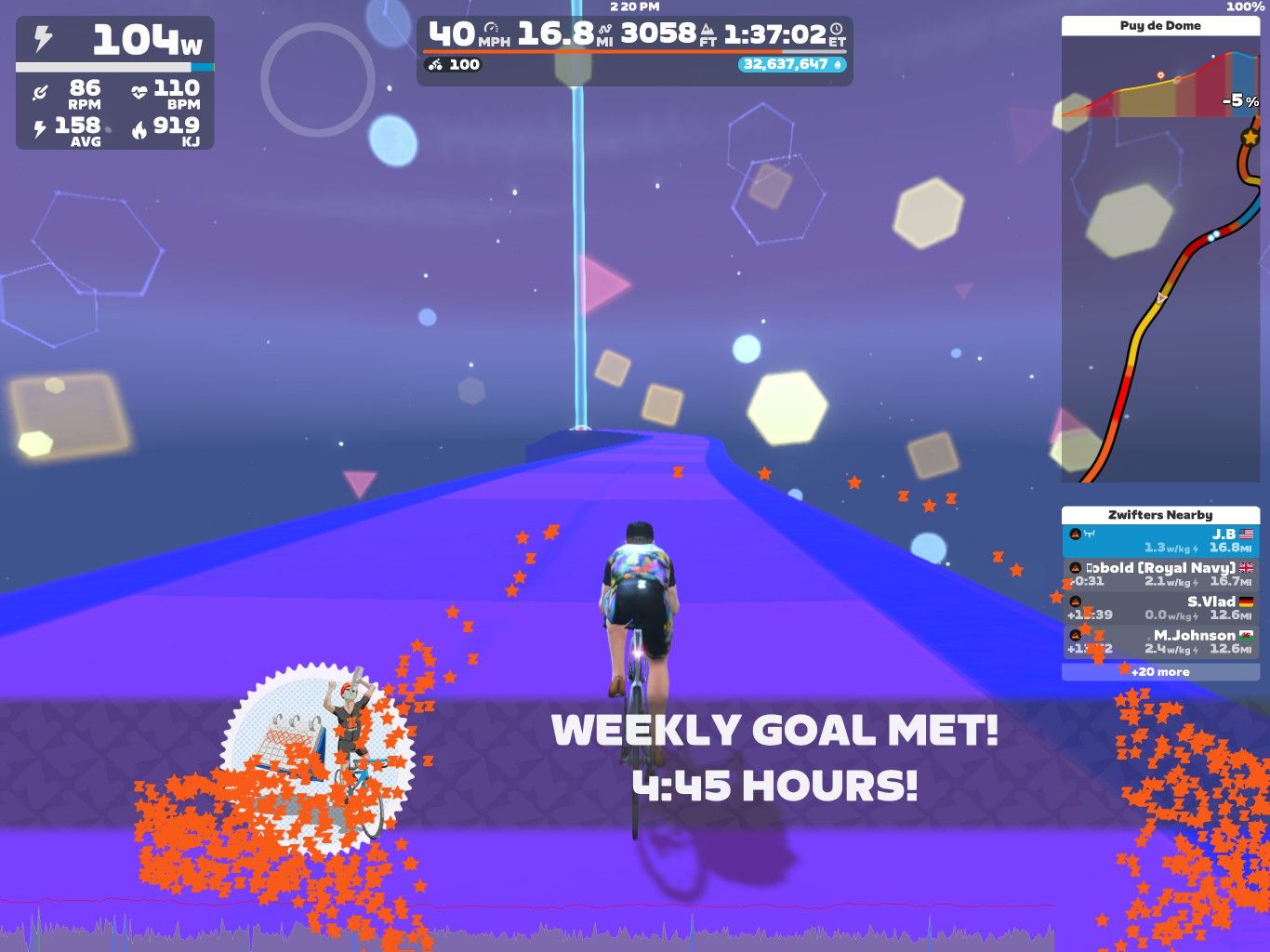Screen dimensions: 1270x952
Task: Select S.Vlad from the nearby riders
Action: (x=1159, y=608)
